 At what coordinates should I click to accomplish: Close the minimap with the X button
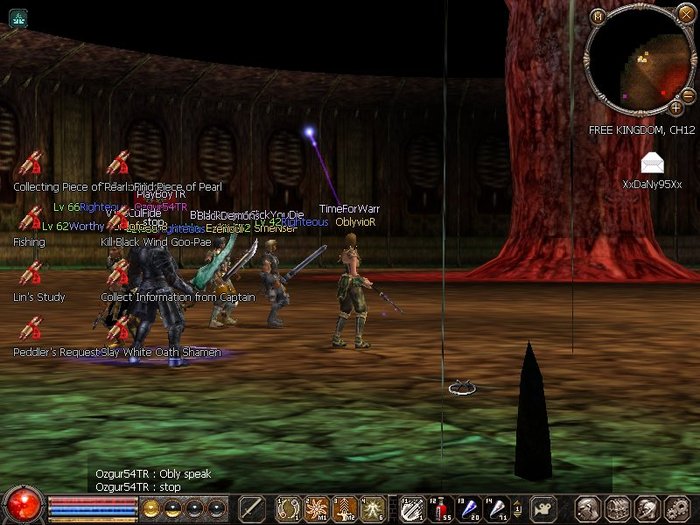point(685,13)
